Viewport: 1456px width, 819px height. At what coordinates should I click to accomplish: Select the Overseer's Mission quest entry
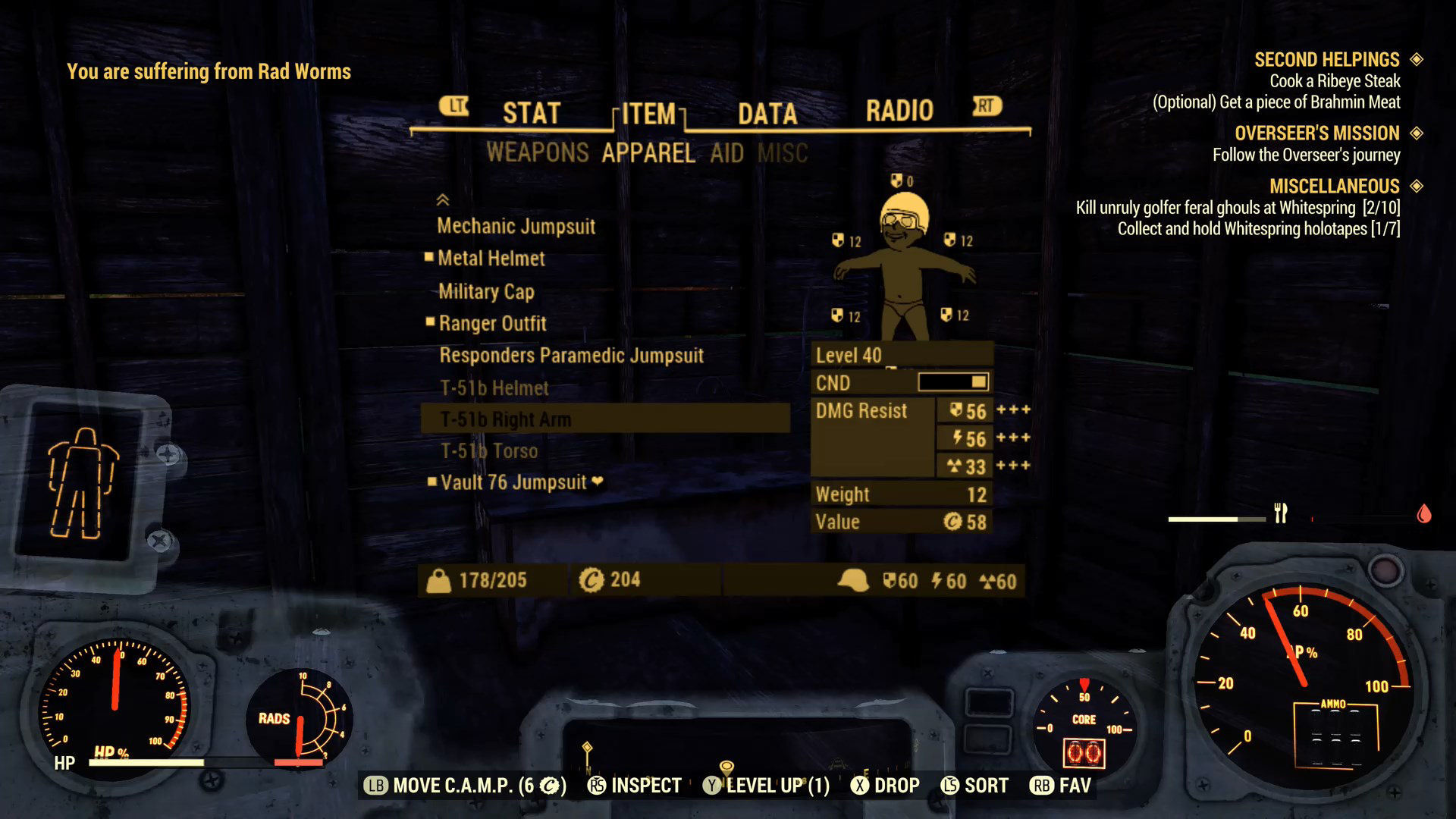pos(1316,133)
